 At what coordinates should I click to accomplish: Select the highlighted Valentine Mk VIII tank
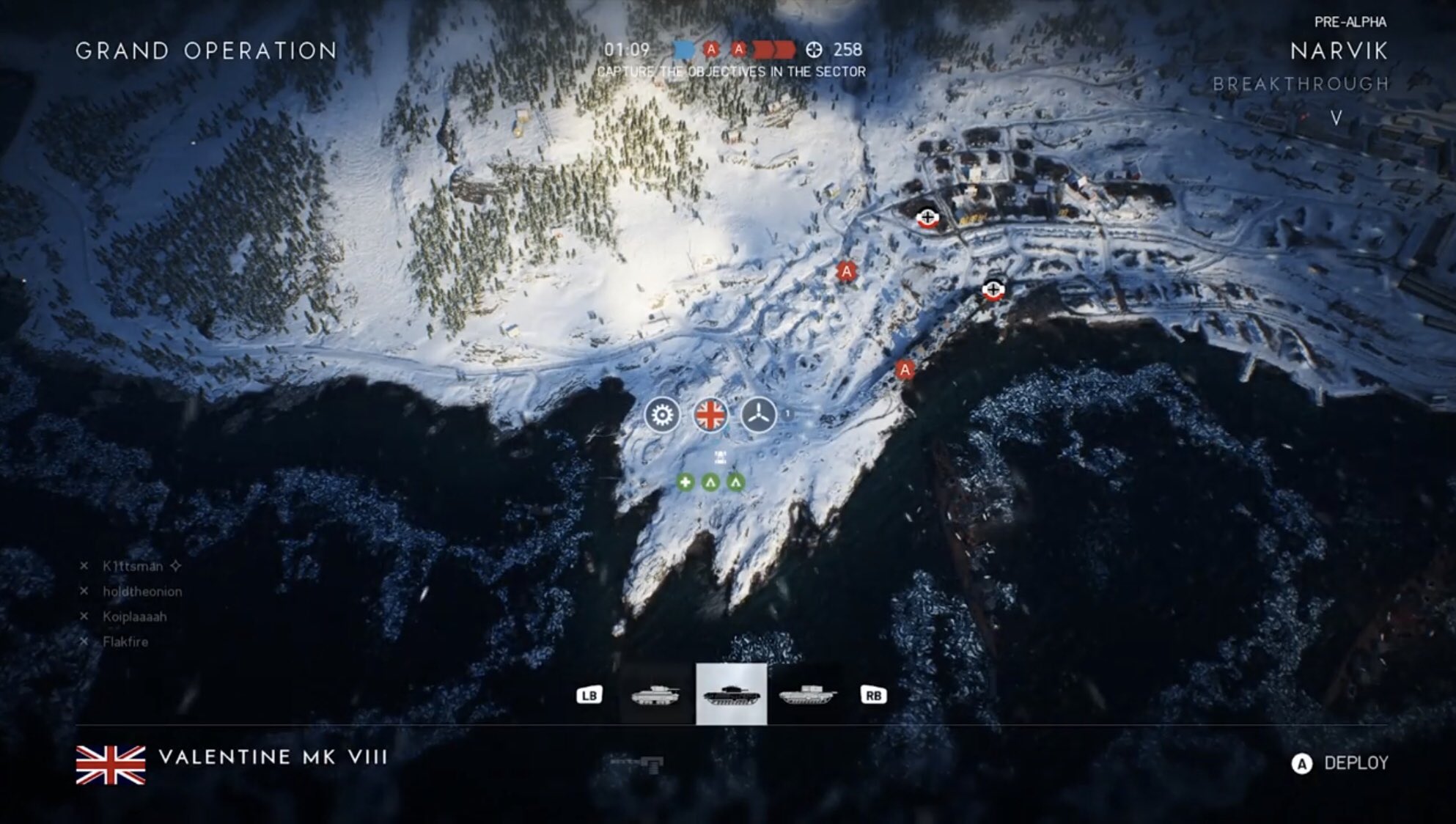pyautogui.click(x=731, y=694)
